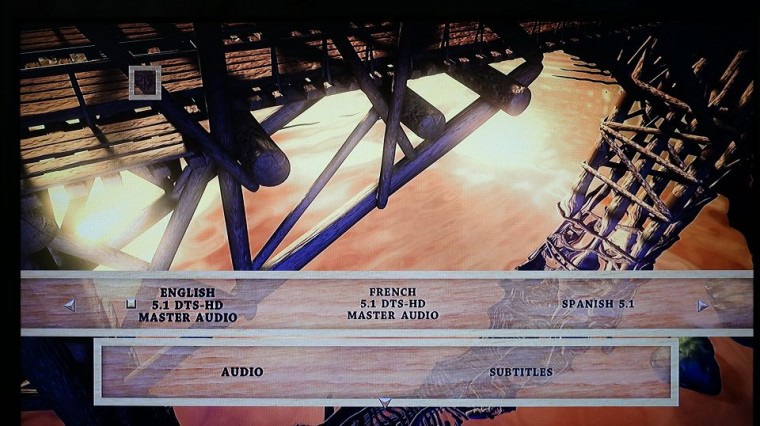Viewport: 760px width, 426px height.
Task: Click the right arrow on the audio options bar
Action: [x=703, y=305]
